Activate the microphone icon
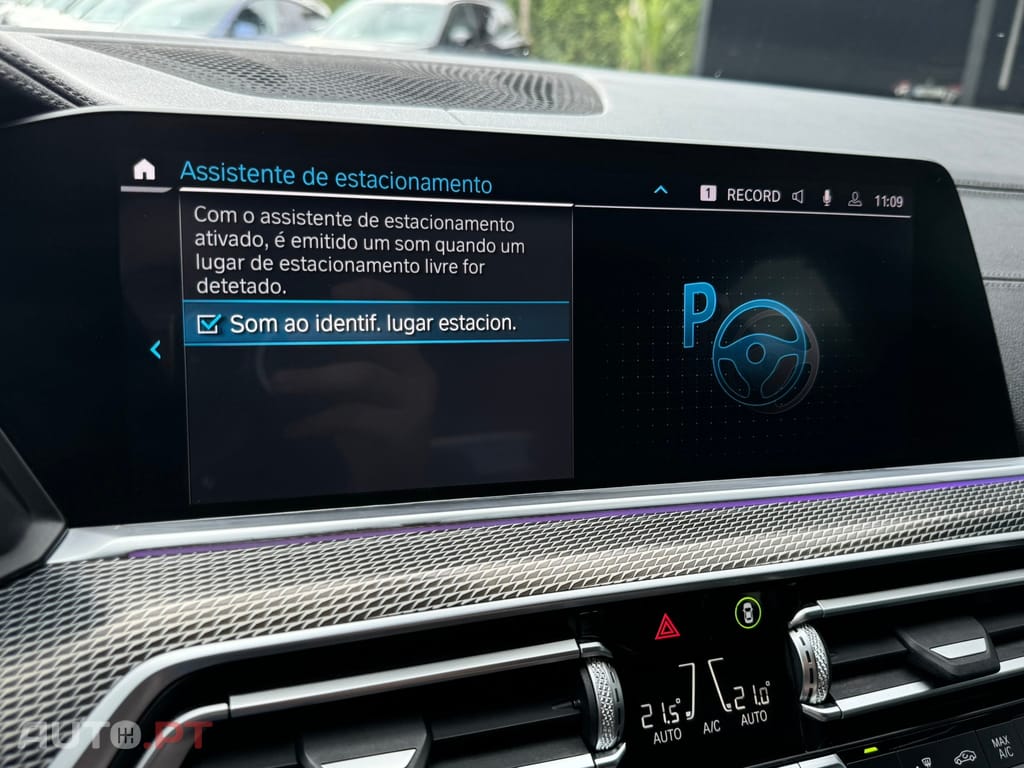This screenshot has height=768, width=1024. pos(827,198)
